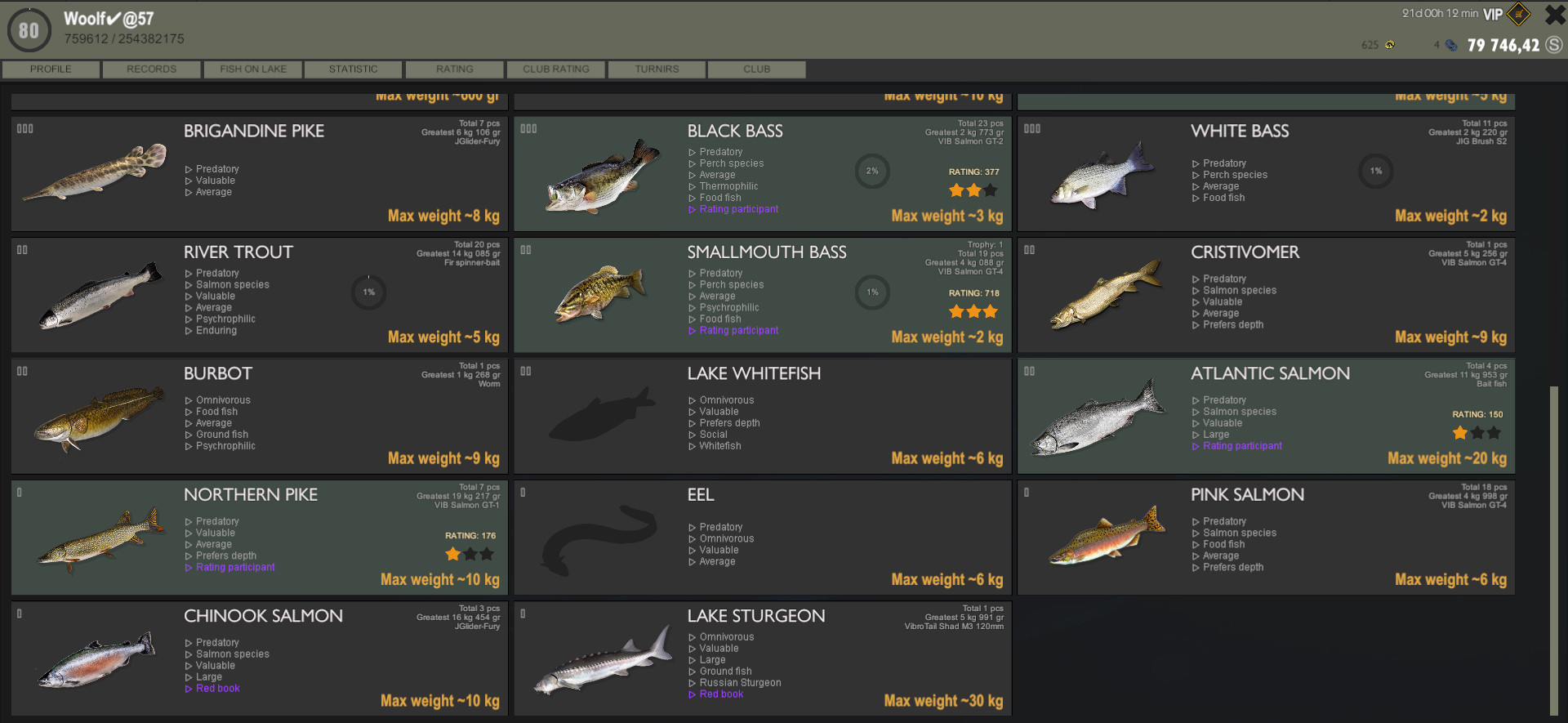Click the third star under Black Bass rating
1568x723 pixels.
(x=990, y=190)
